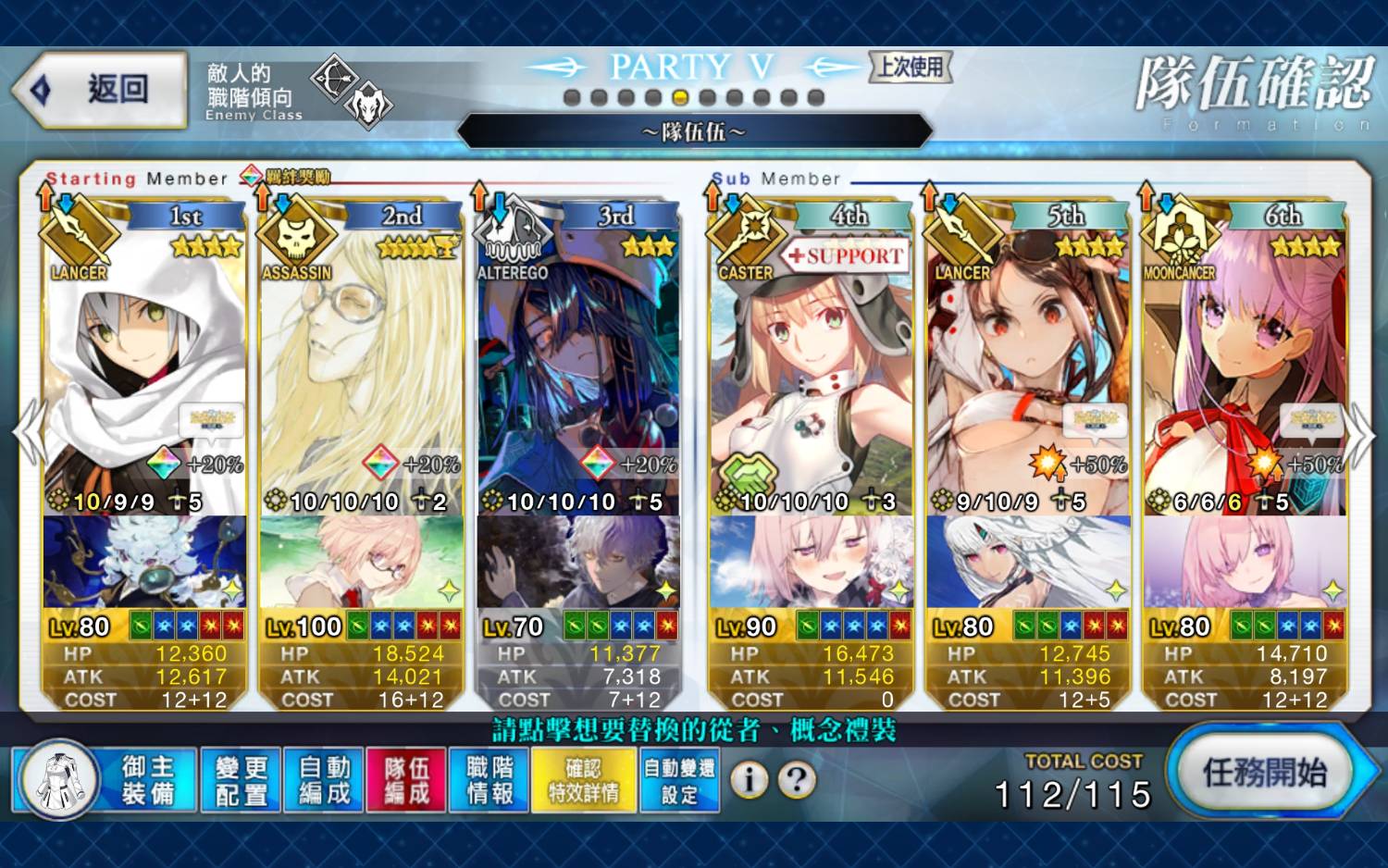Switch to previous party with left arrow
This screenshot has height=868, width=1388.
(x=28, y=433)
